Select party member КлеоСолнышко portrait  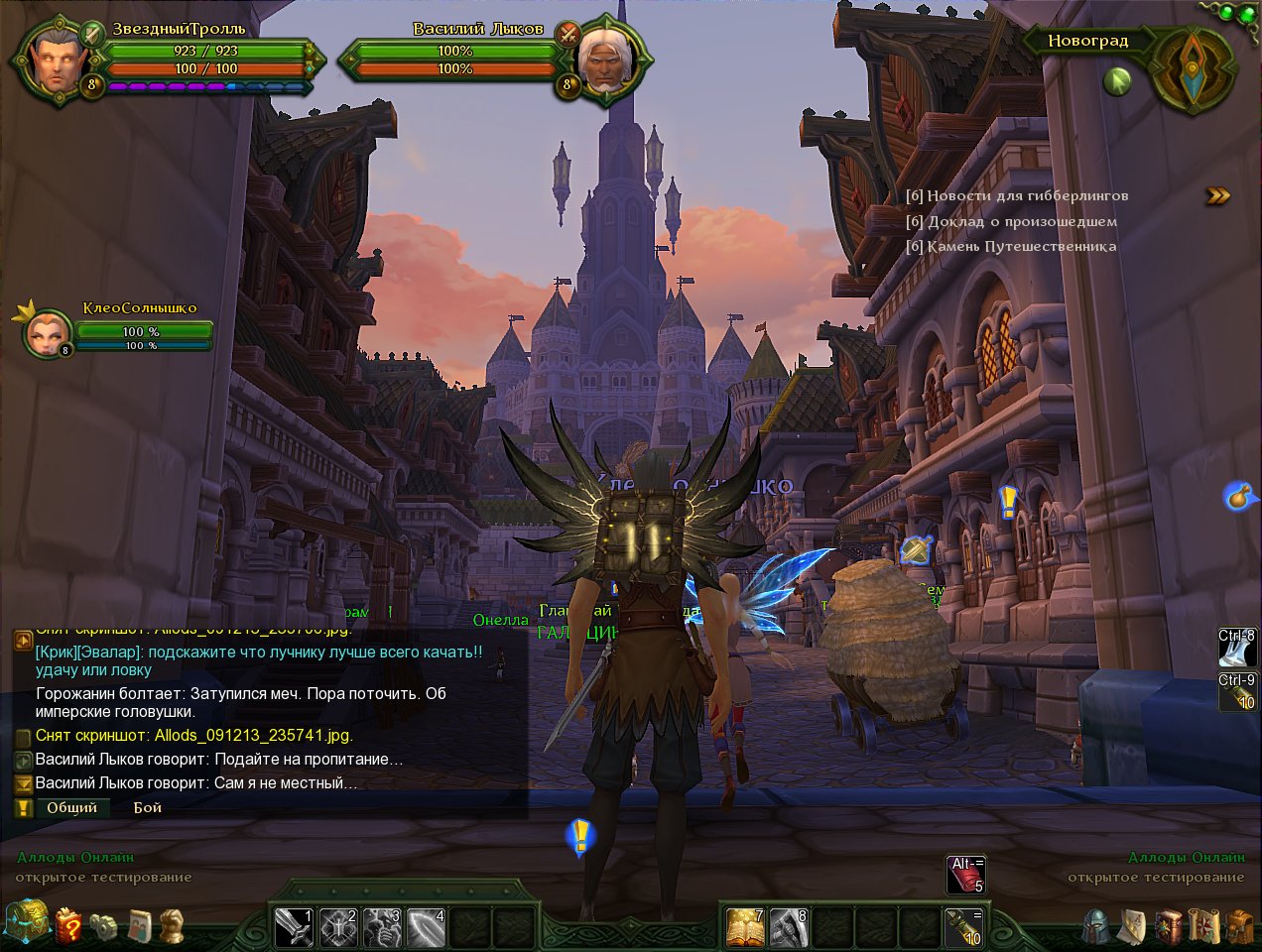pyautogui.click(x=47, y=334)
